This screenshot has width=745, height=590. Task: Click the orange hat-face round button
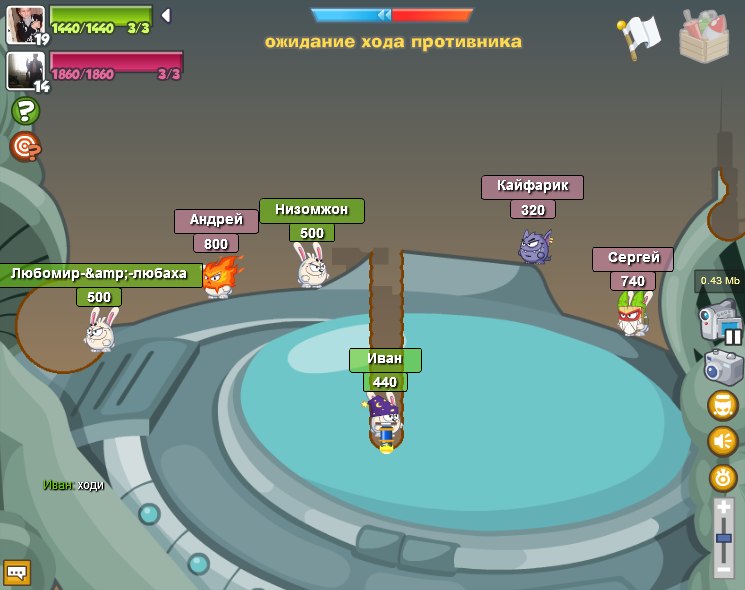tap(723, 405)
